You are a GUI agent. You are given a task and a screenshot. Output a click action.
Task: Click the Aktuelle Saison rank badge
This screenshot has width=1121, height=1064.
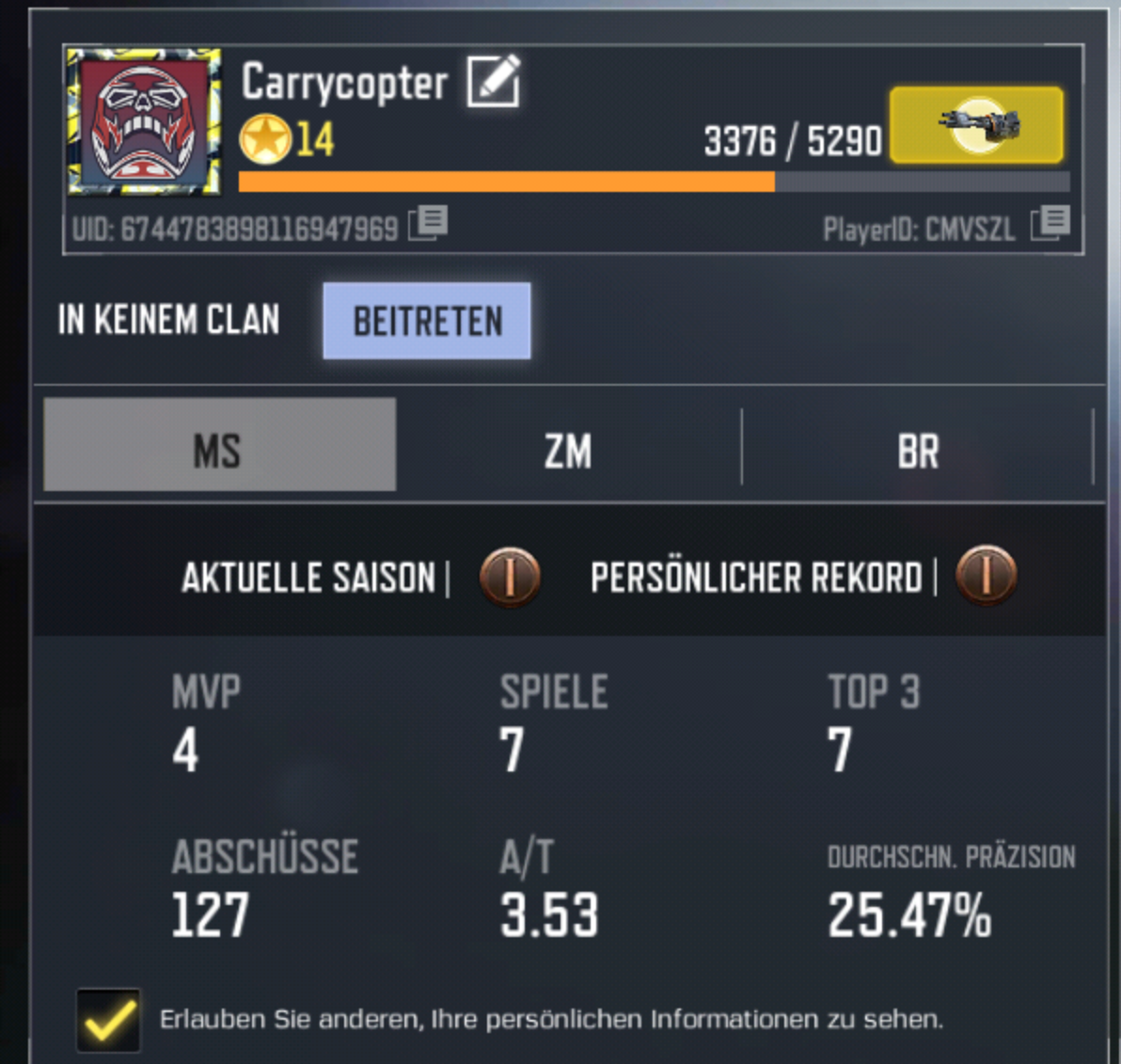tap(510, 575)
